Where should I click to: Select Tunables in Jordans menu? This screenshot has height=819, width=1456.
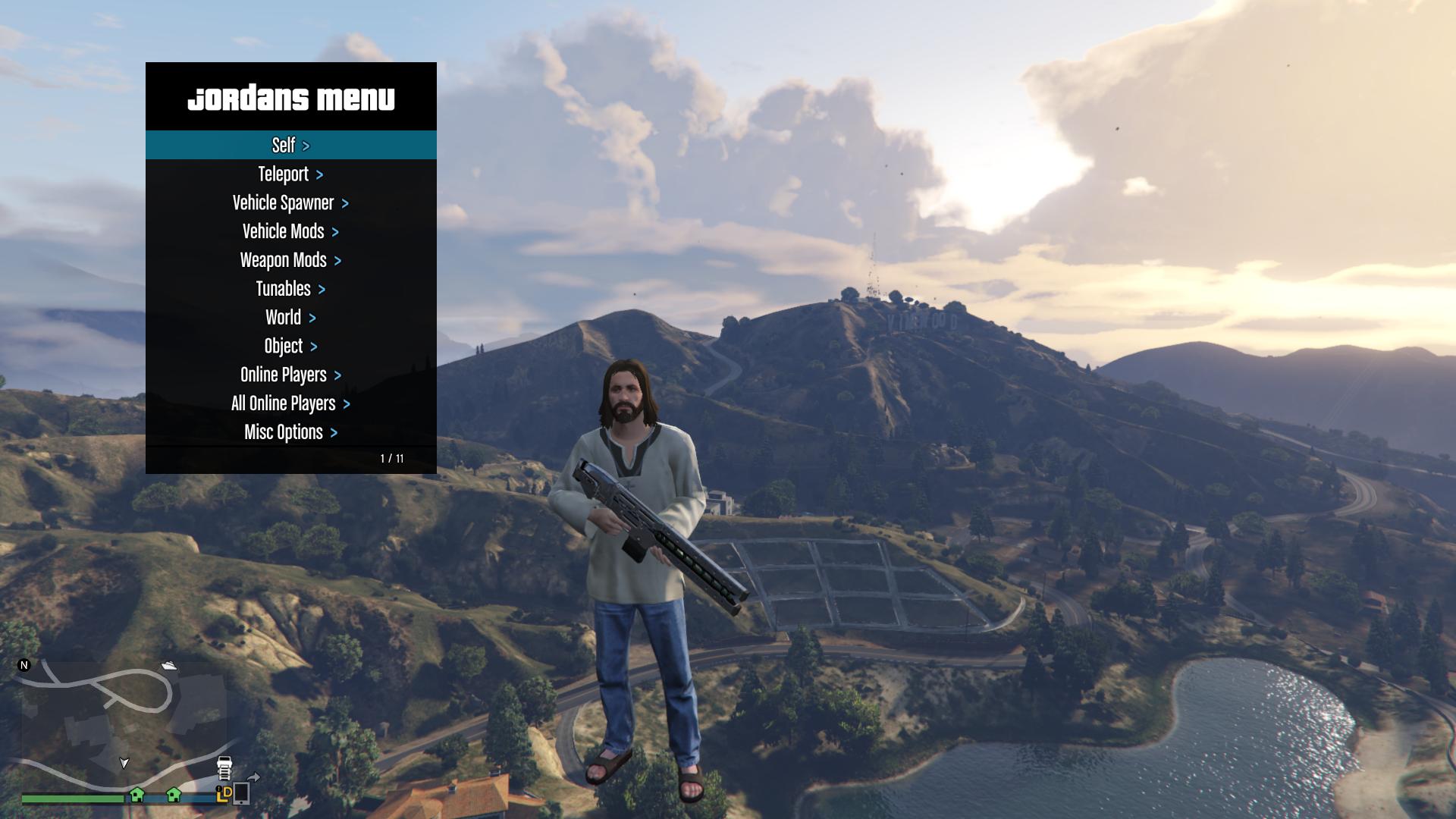coord(290,289)
